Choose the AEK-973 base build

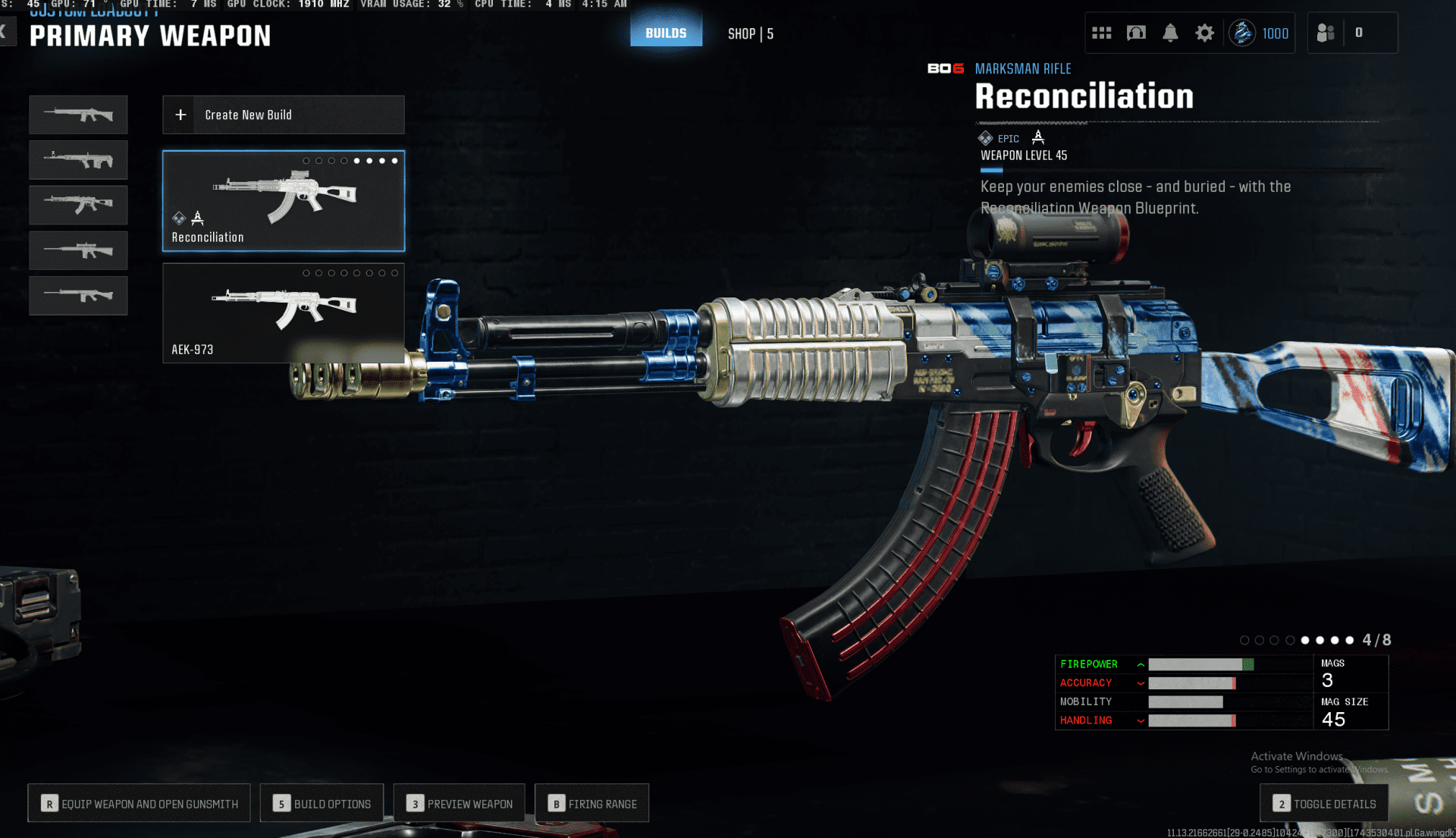coord(283,312)
